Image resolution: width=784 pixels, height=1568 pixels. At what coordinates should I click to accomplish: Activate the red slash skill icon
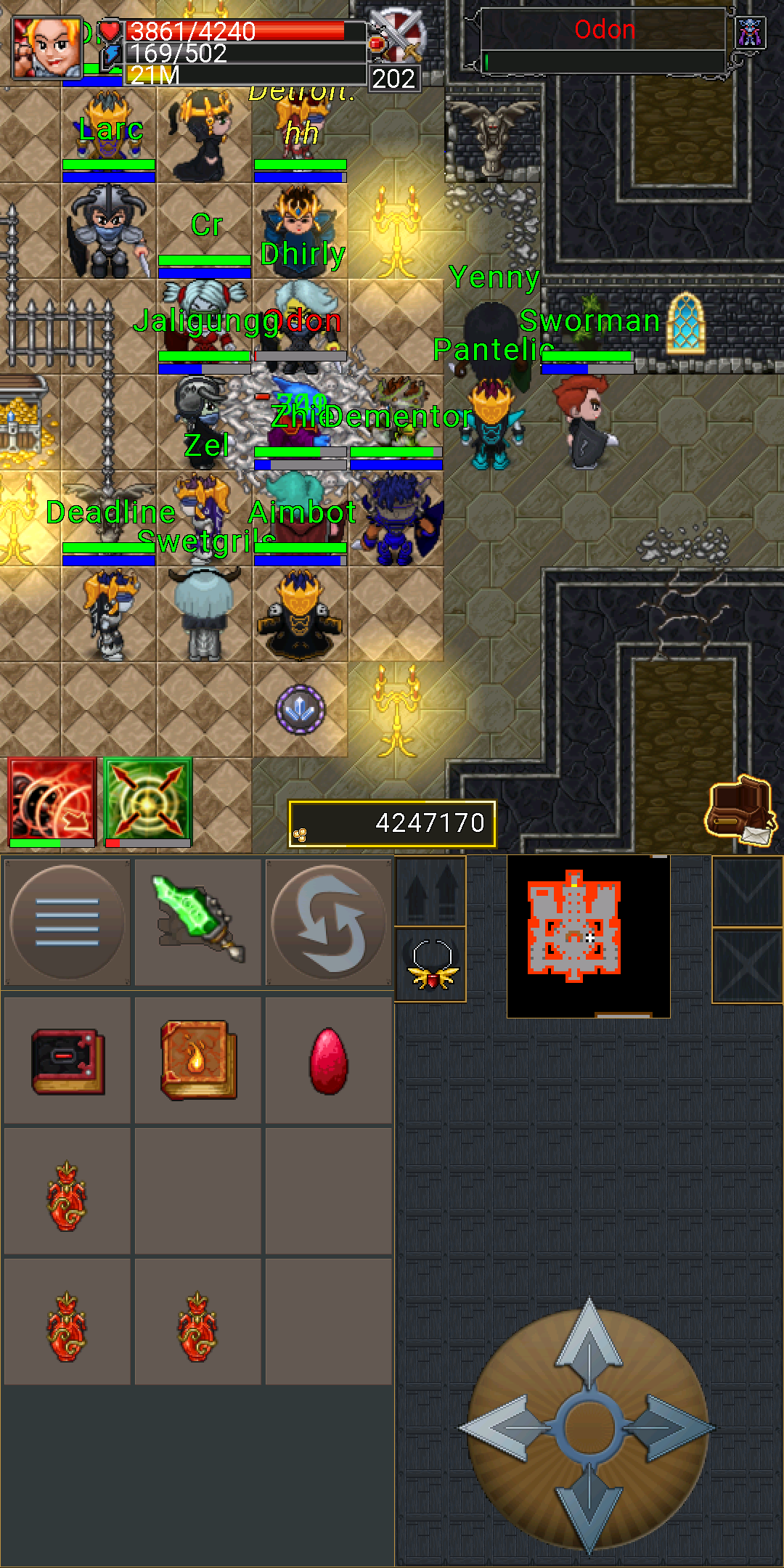(x=52, y=801)
